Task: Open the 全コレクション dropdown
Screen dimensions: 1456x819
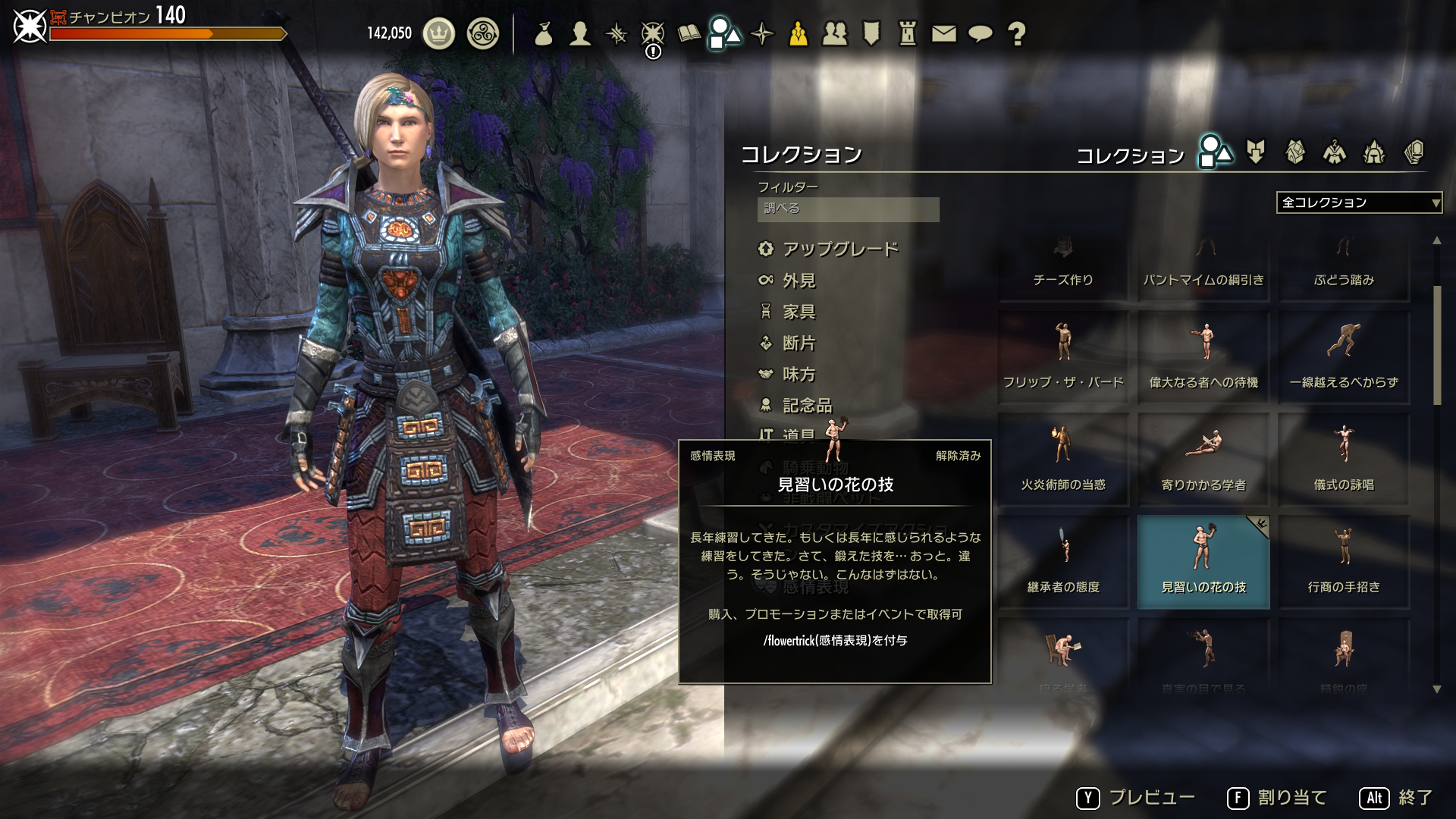Action: [x=1359, y=202]
